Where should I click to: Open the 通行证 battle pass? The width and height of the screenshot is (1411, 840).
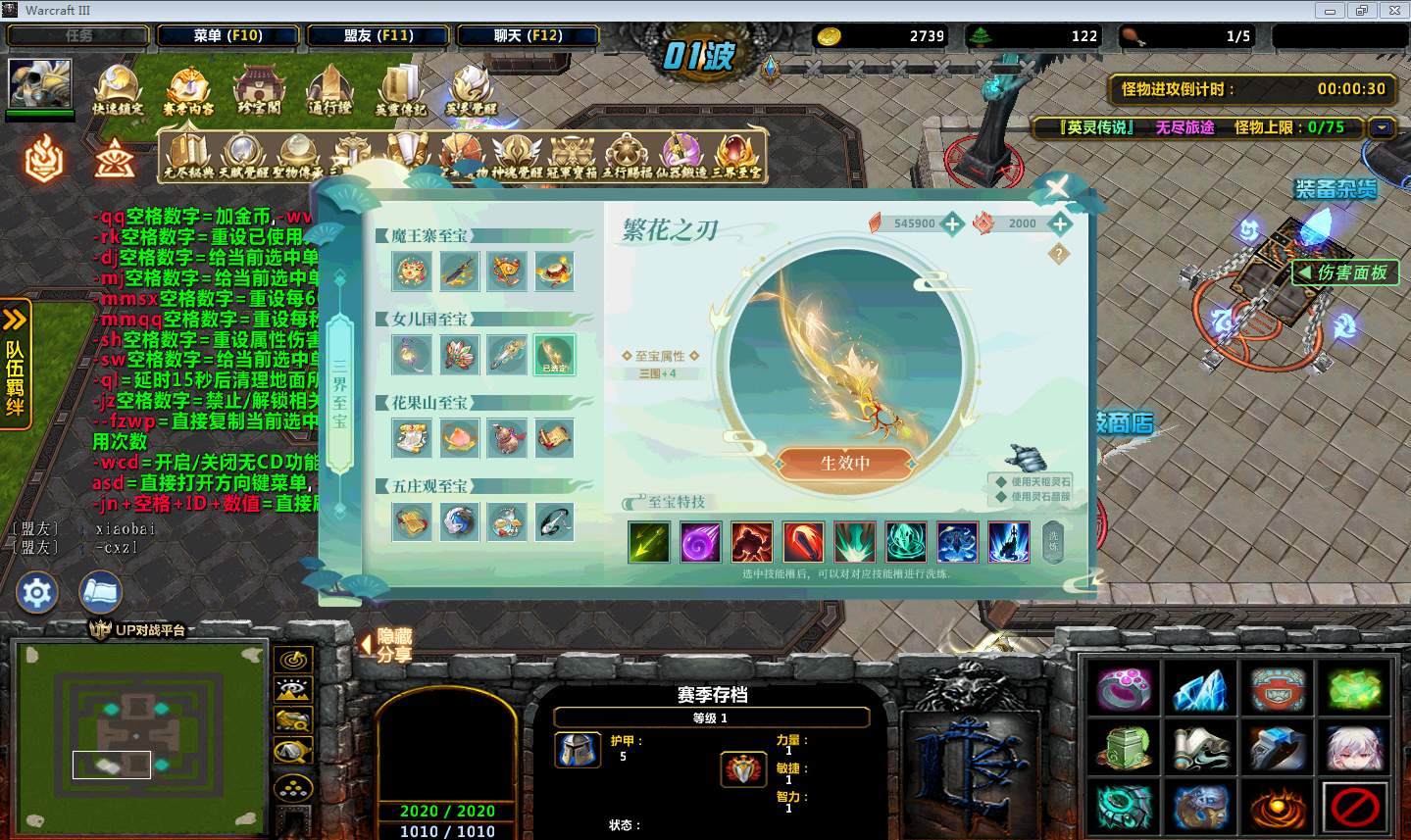[x=329, y=91]
